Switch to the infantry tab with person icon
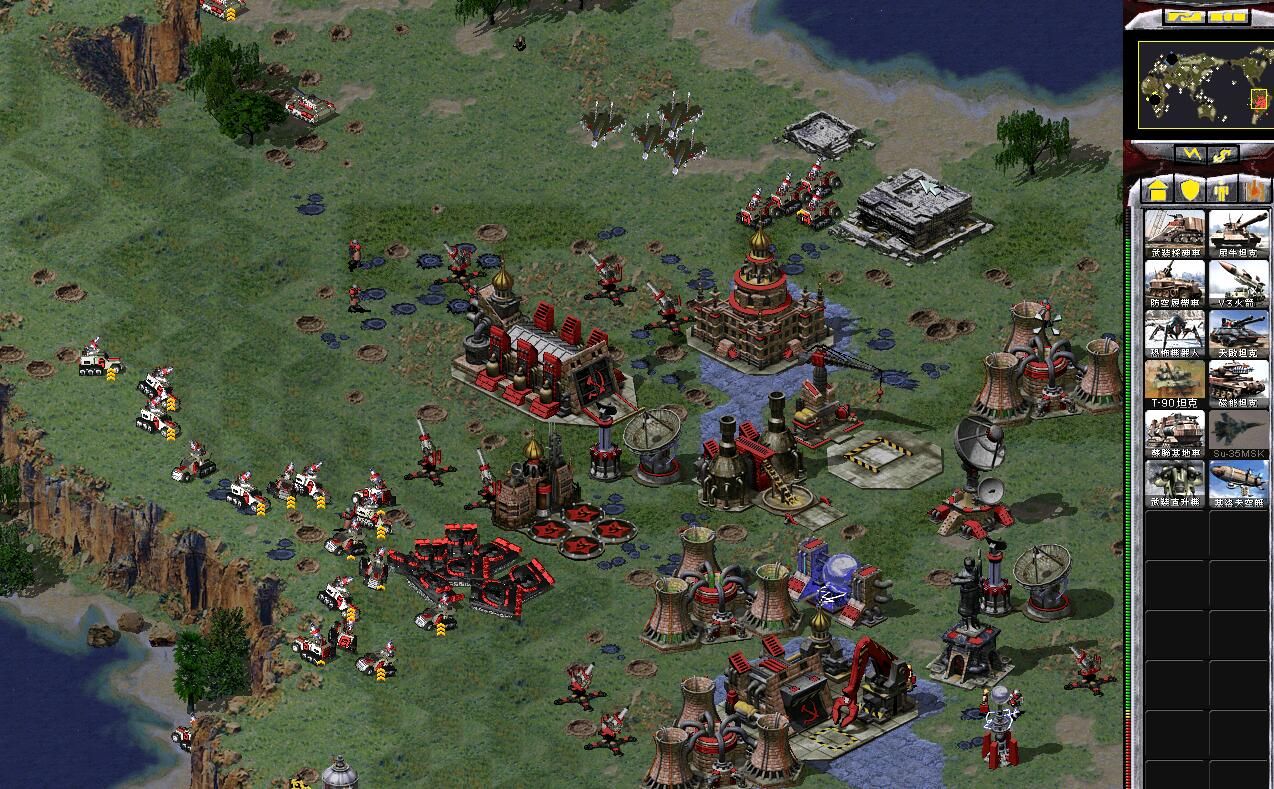 [1221, 190]
